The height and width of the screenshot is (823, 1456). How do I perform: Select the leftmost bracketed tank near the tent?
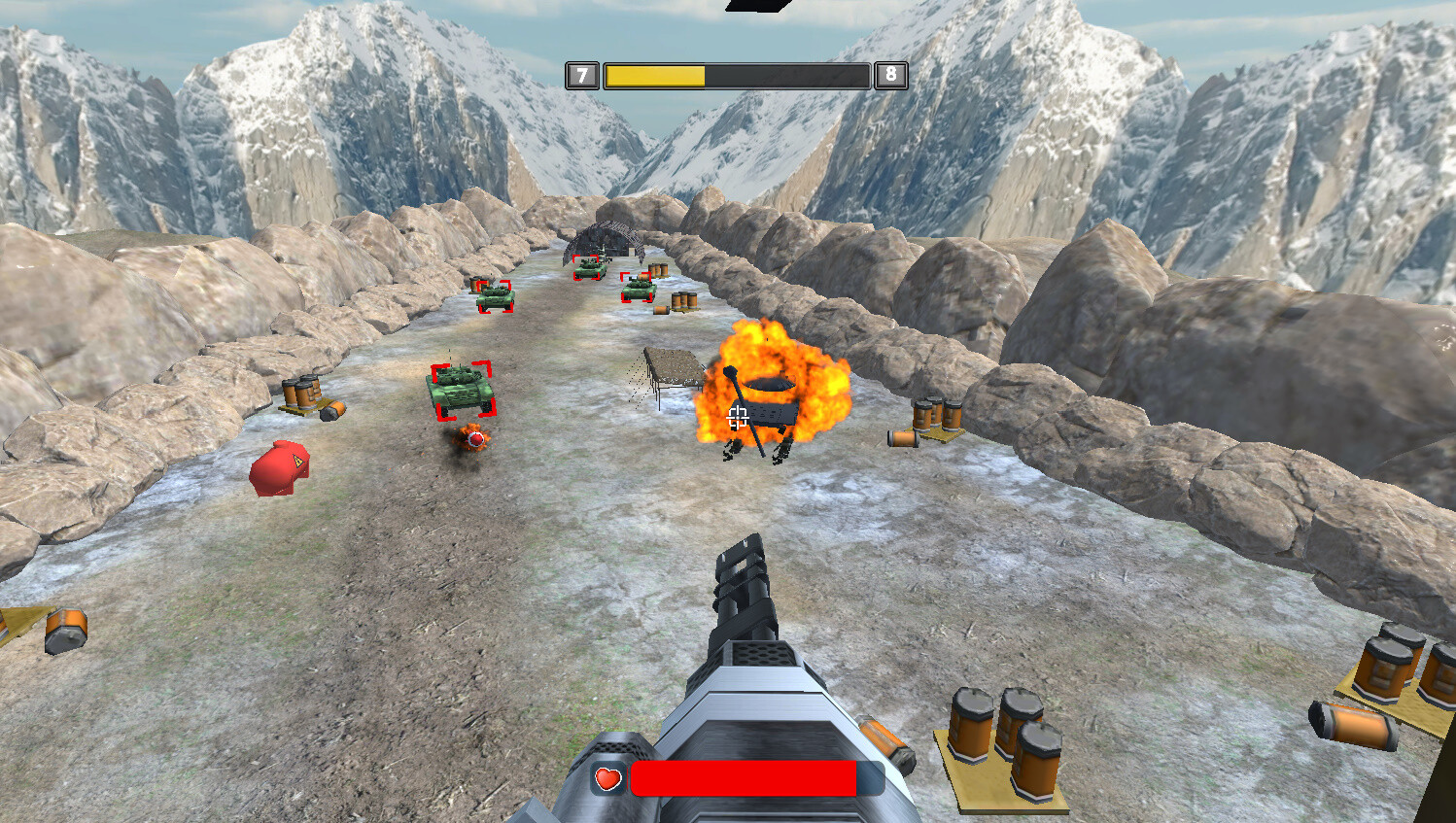point(496,293)
